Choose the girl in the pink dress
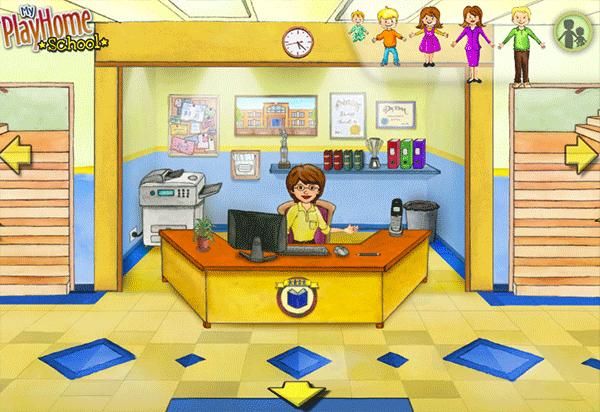 (x=430, y=38)
